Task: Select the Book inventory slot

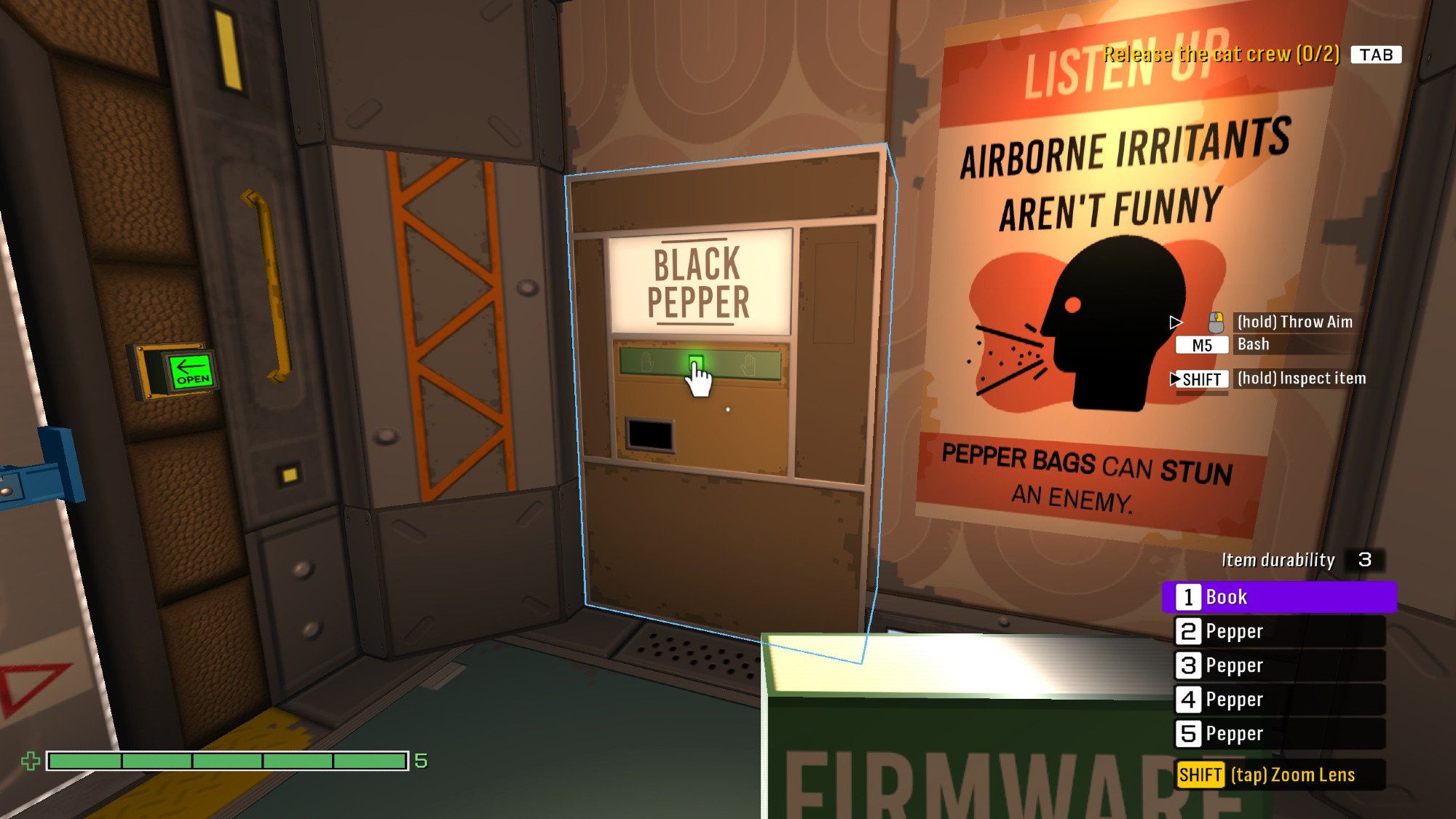Action: pos(1278,597)
